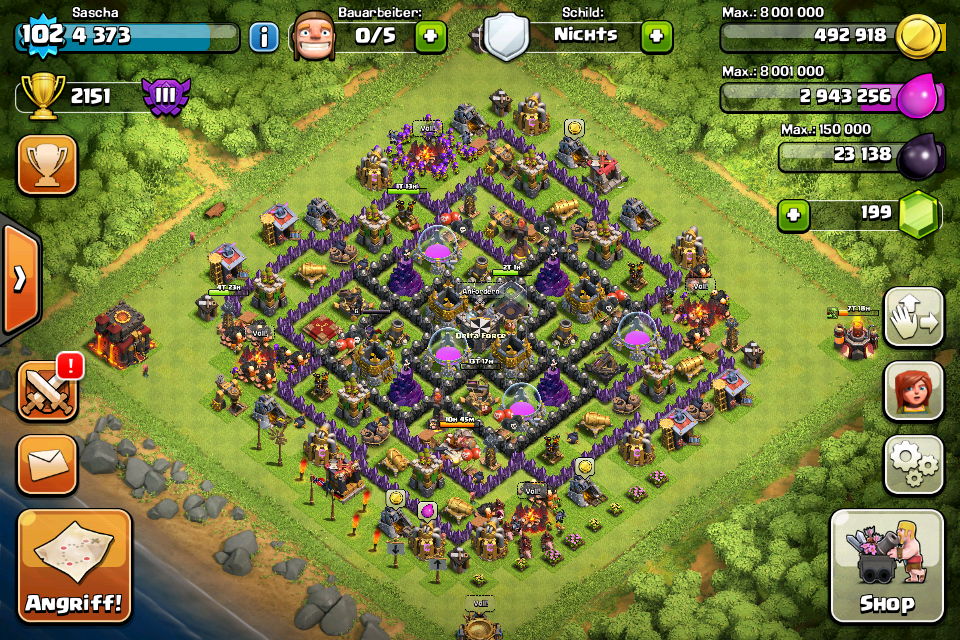
Task: Tap the dark elixir drop icon
Action: 916,156
